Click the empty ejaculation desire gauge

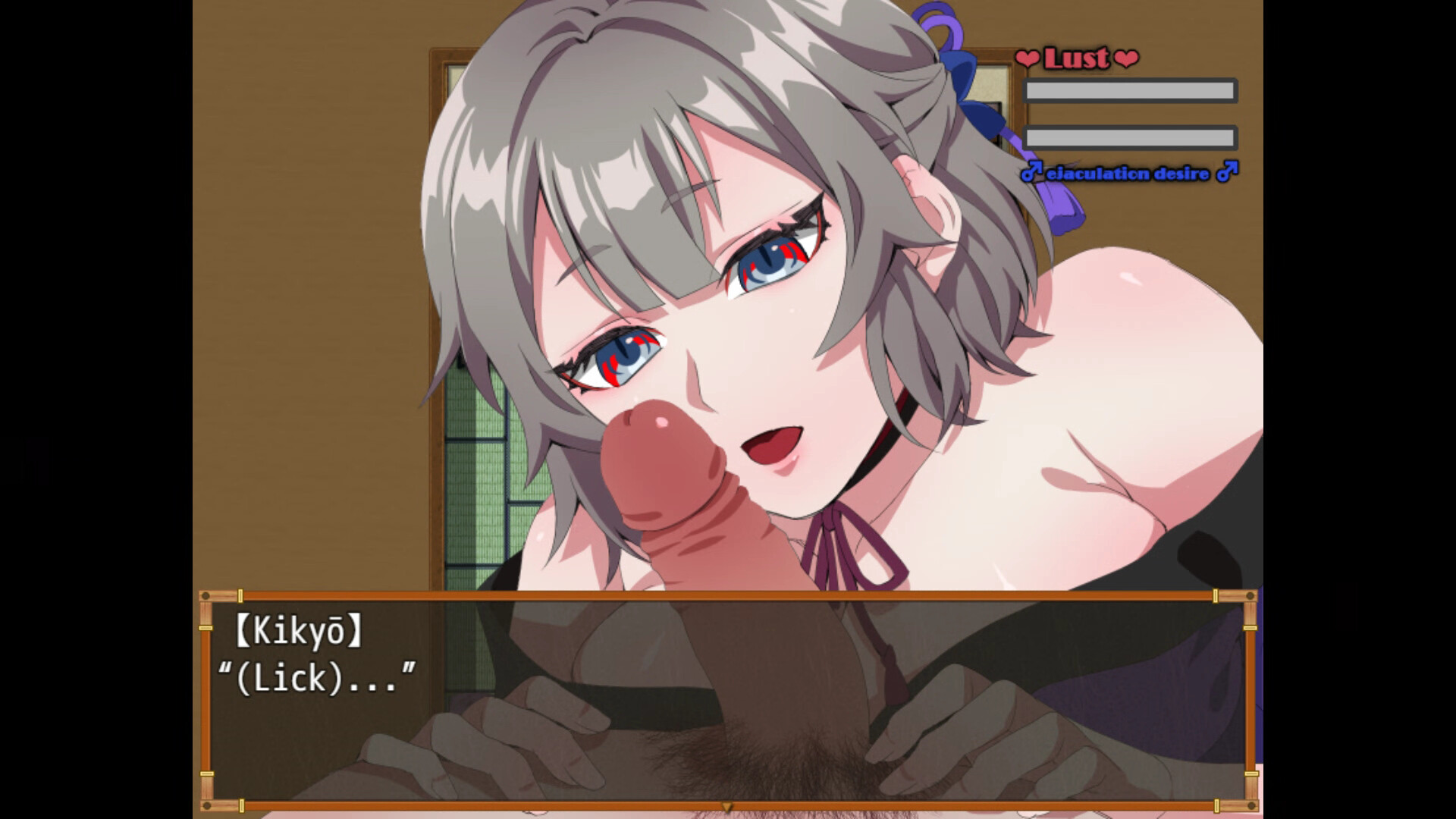click(1128, 139)
